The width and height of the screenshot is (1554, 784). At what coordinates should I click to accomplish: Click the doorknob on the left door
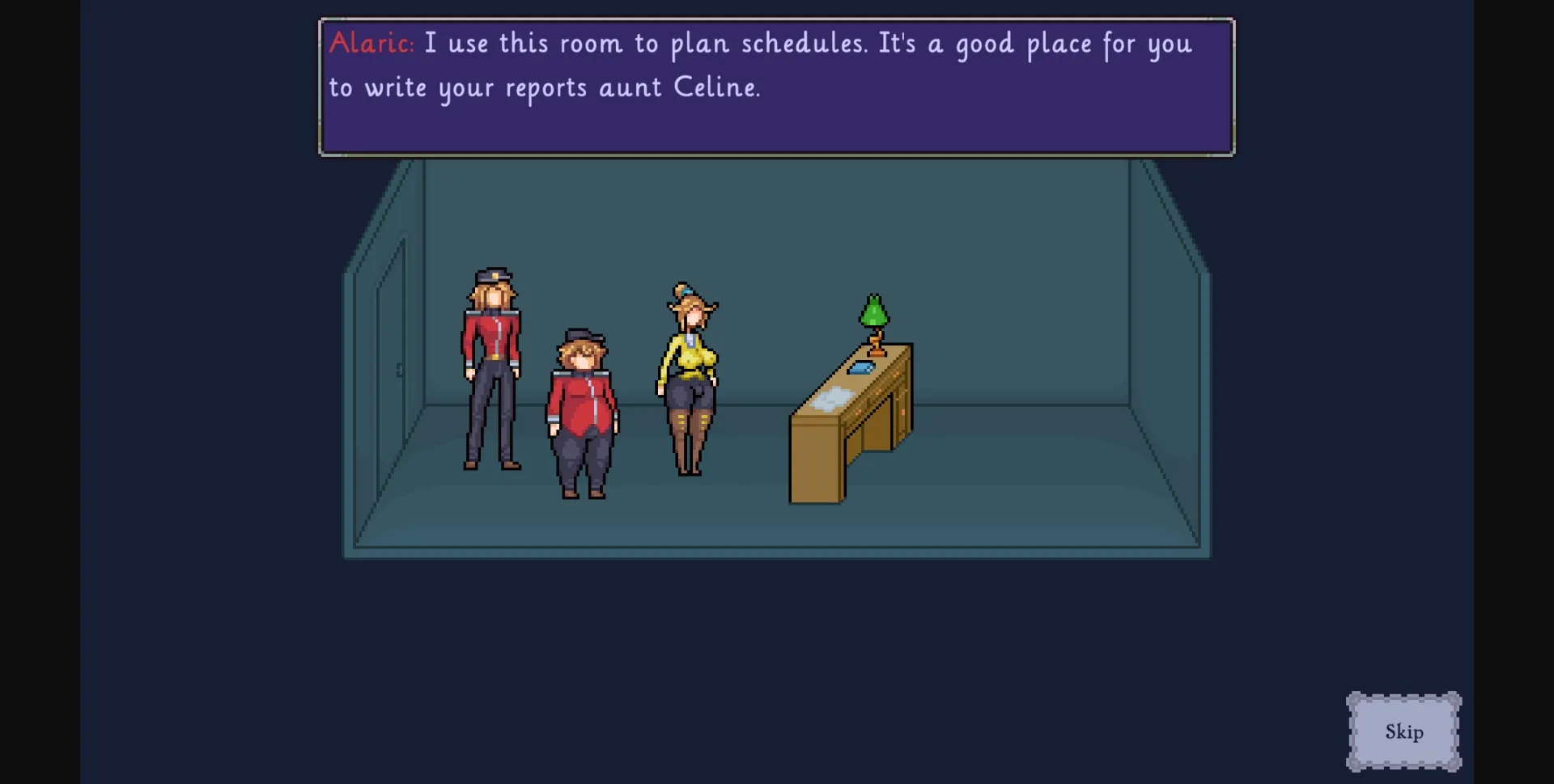click(x=400, y=371)
